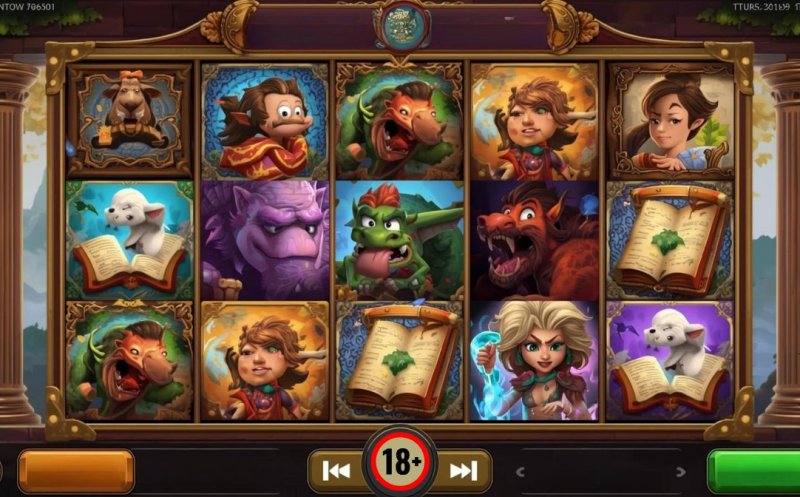Click the skip-back arrow button
The width and height of the screenshot is (800, 497).
tap(337, 471)
